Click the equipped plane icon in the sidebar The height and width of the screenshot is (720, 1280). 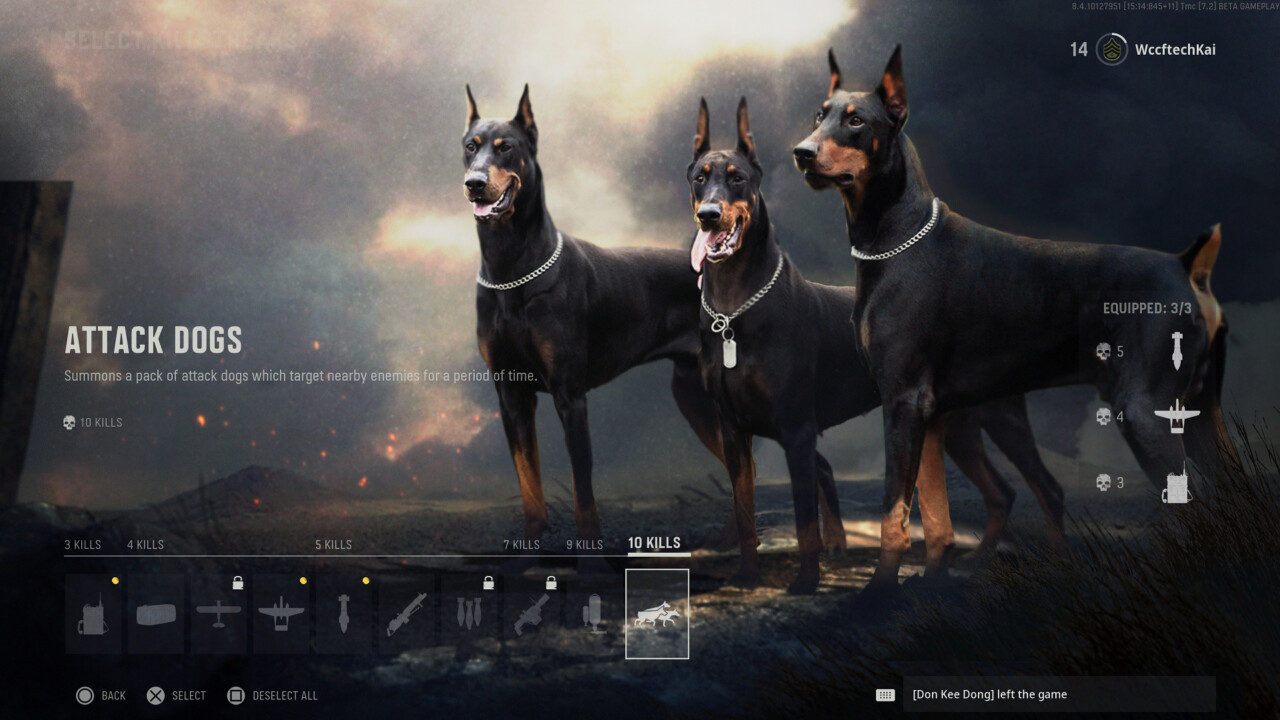click(1177, 416)
